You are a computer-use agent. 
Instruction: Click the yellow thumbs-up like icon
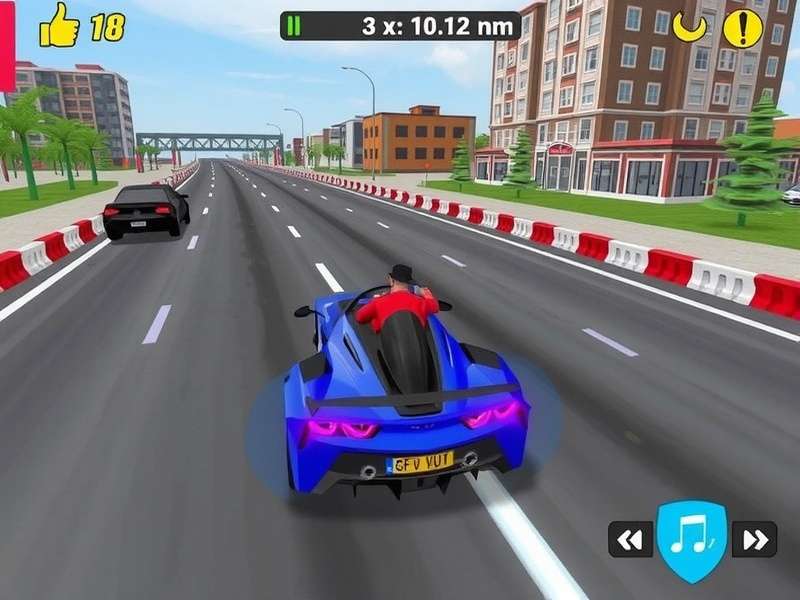59,27
